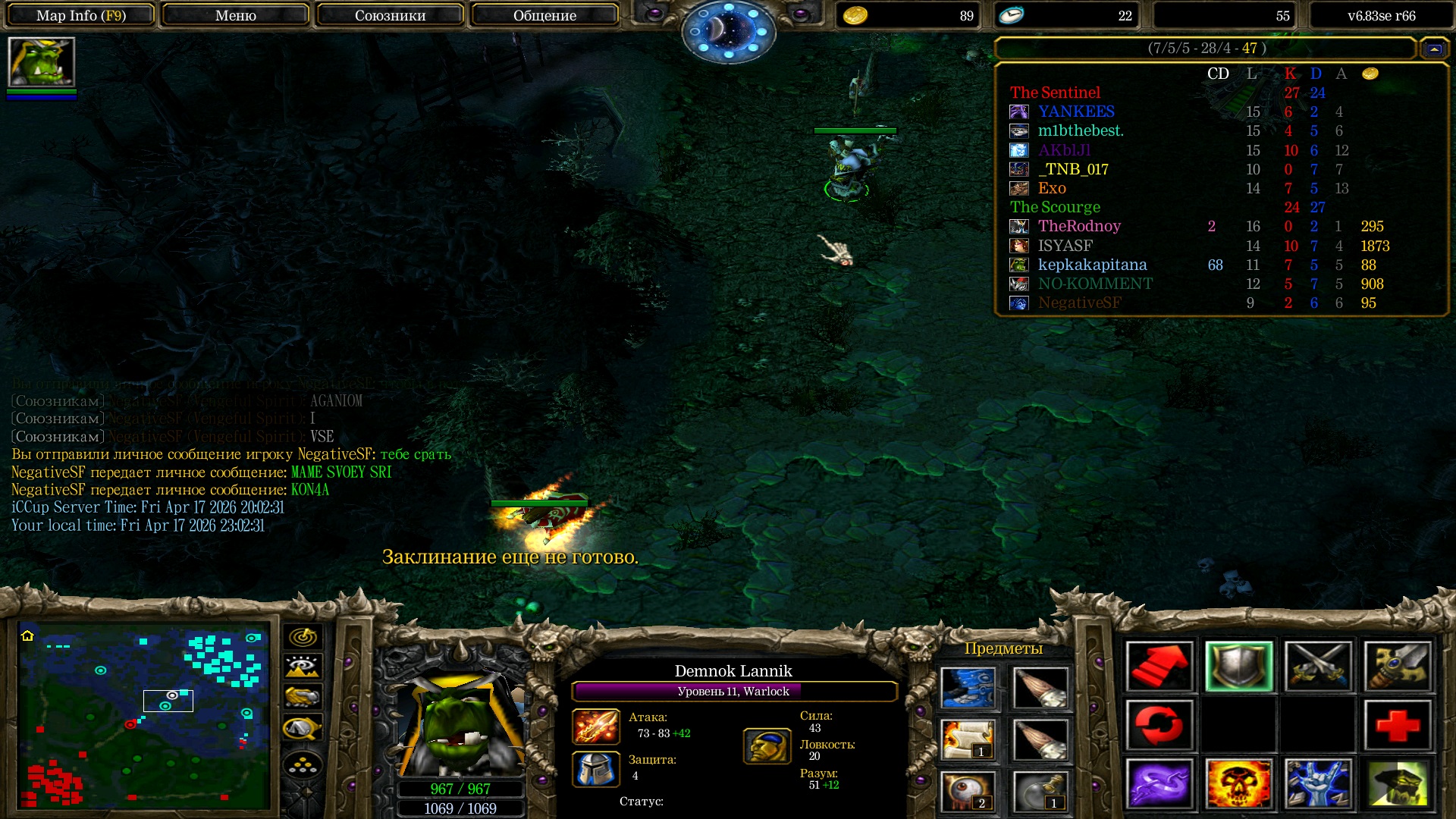
Task: Toggle minimap terrain display (eye icon)
Action: 303,667
